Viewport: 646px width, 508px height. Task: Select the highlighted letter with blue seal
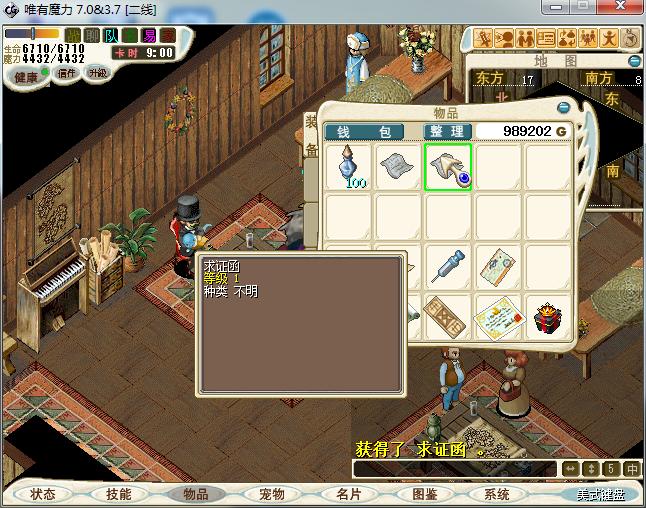[x=448, y=166]
